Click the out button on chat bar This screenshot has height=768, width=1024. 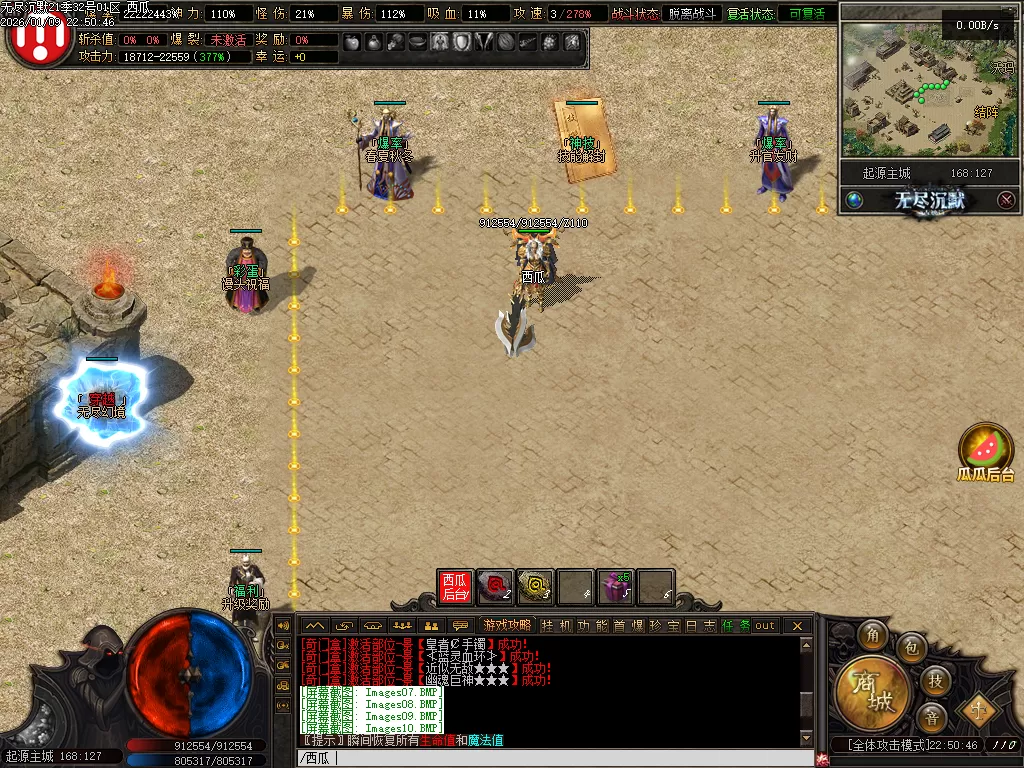point(765,626)
